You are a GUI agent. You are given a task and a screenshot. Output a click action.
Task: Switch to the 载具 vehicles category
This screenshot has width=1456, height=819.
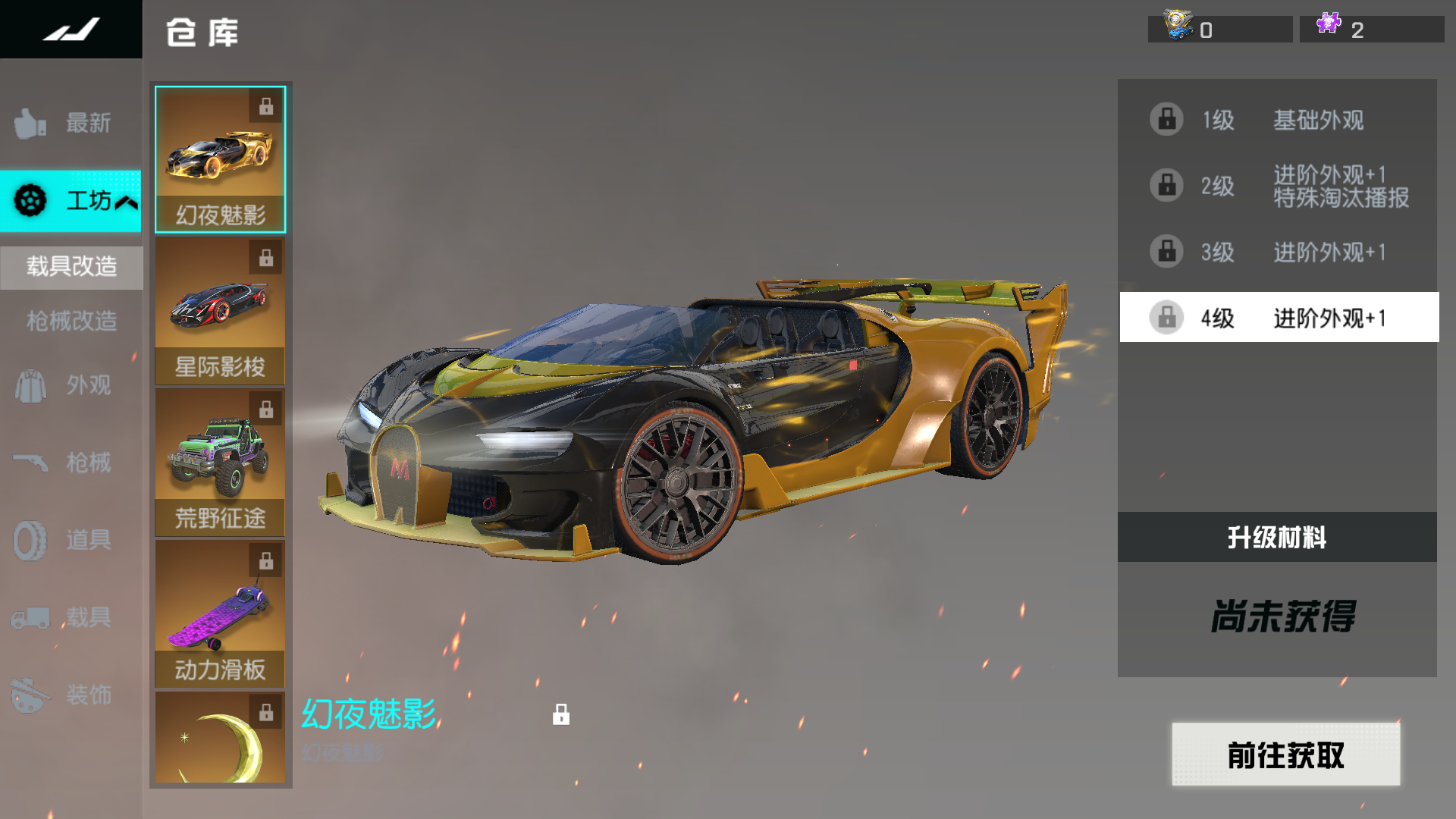[70, 617]
